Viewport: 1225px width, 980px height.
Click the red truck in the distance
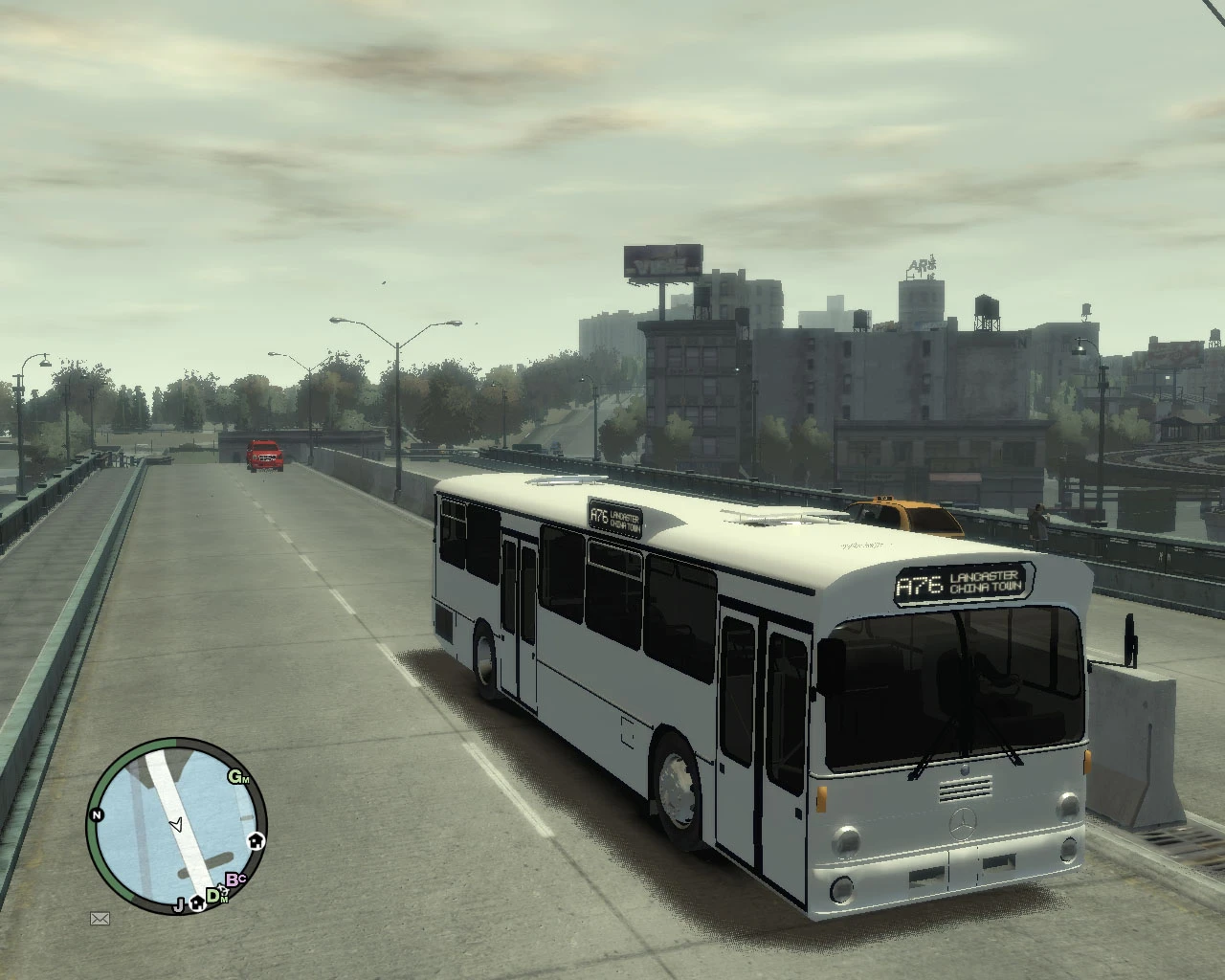(x=265, y=454)
